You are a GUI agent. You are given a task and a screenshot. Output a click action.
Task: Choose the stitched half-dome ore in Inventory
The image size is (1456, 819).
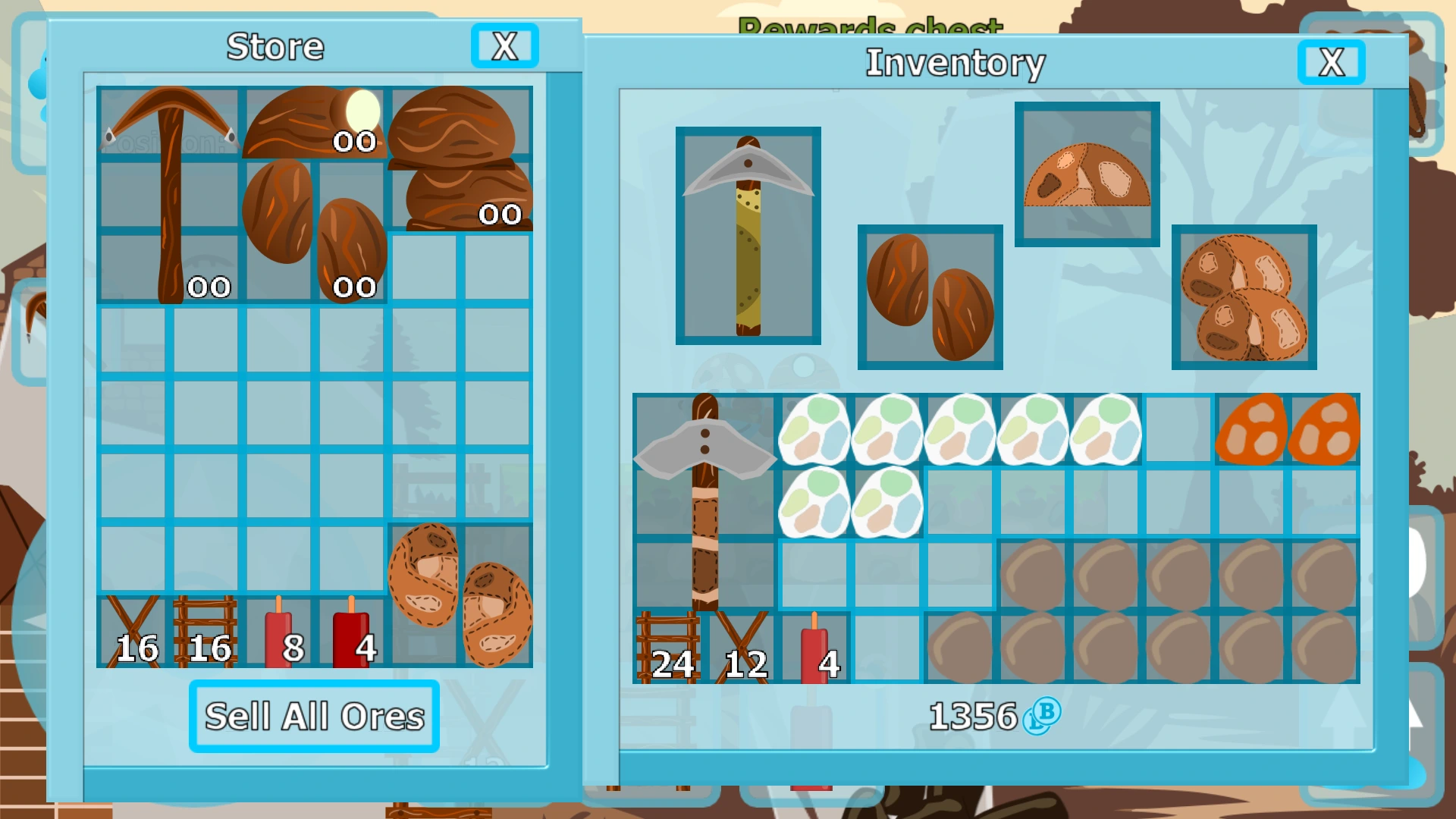point(1087,176)
